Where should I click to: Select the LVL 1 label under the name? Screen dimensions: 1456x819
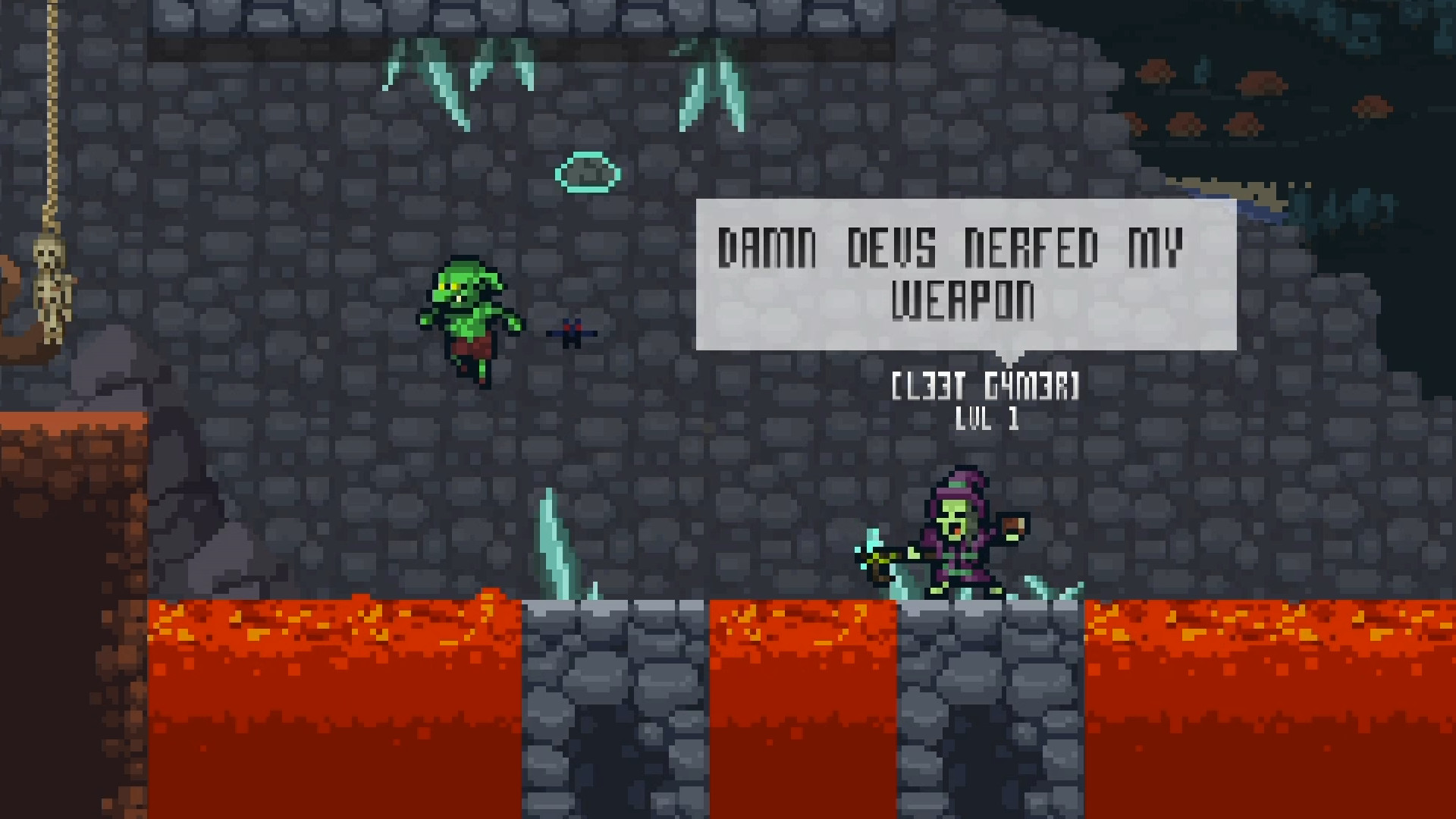click(x=986, y=419)
